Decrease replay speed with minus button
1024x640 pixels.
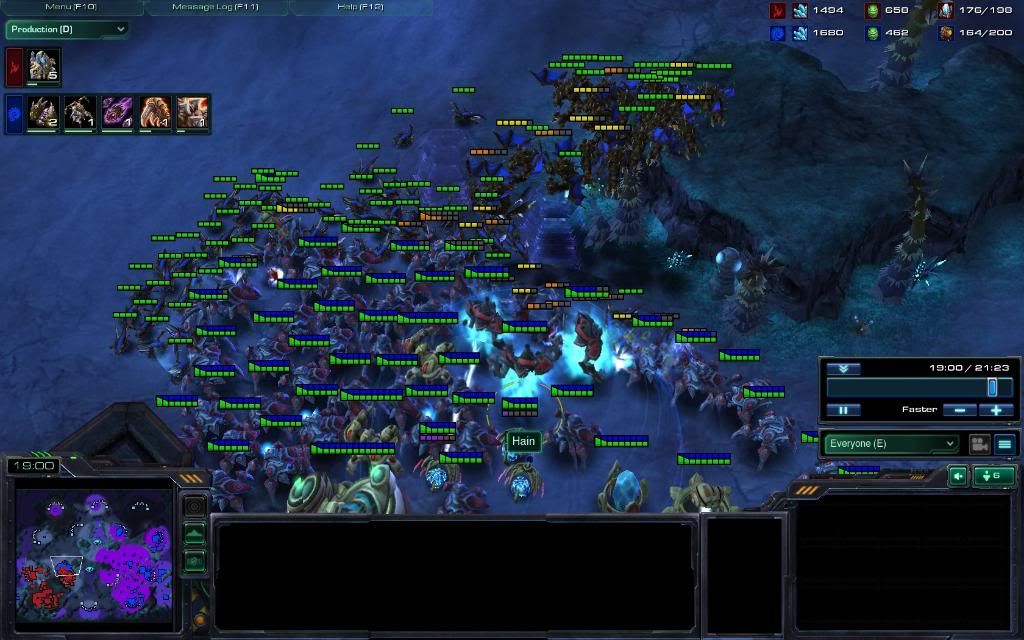point(958,410)
